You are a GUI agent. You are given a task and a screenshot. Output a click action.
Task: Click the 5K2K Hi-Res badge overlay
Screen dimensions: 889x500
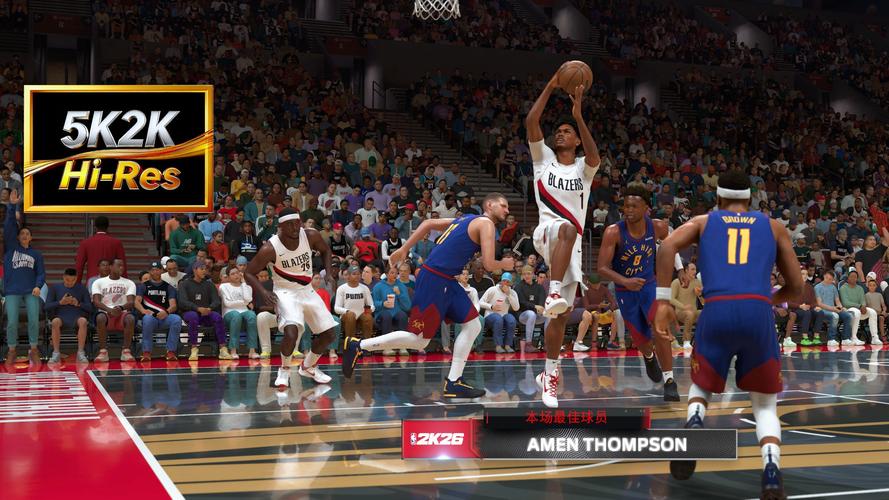[118, 148]
